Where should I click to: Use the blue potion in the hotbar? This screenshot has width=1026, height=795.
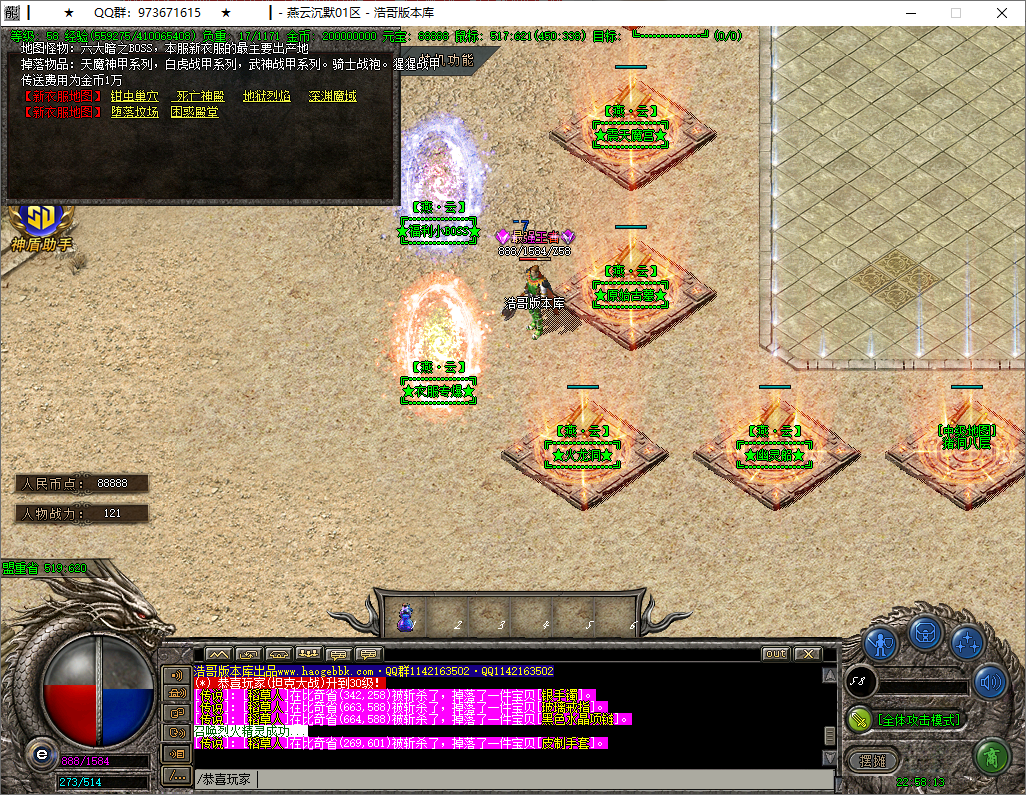(407, 617)
